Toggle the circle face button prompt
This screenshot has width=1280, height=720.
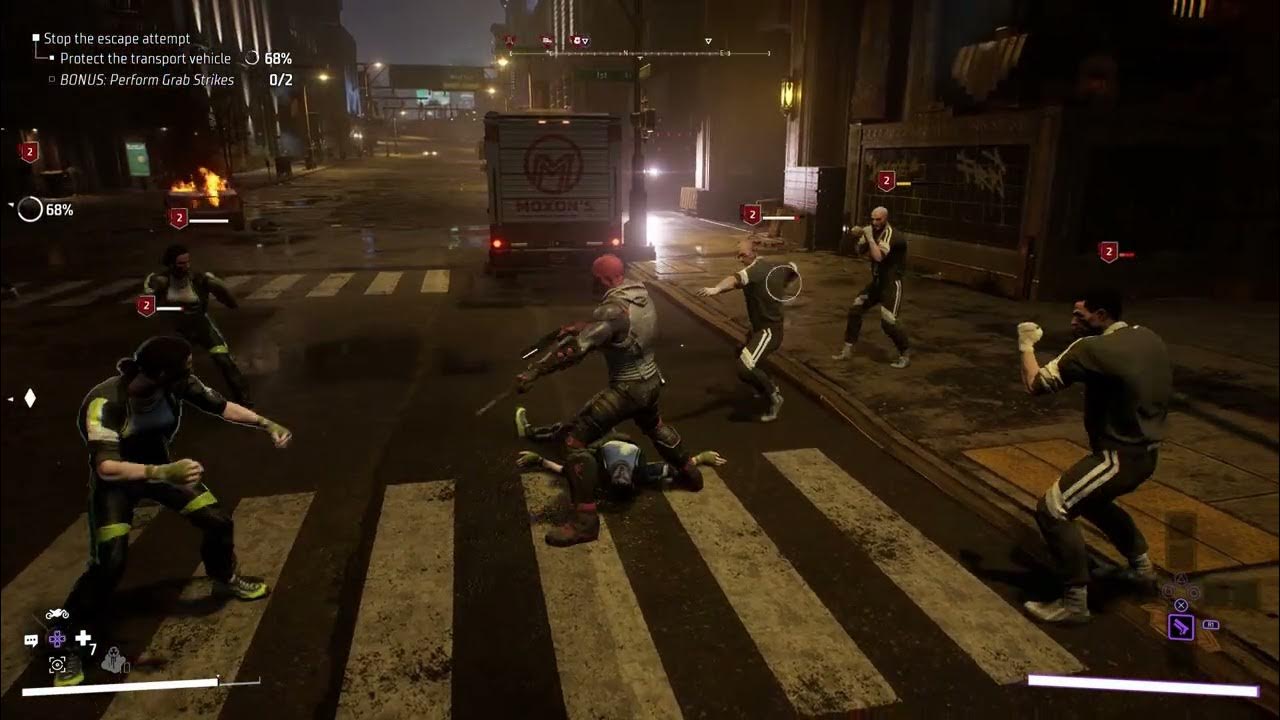pyautogui.click(x=1194, y=592)
